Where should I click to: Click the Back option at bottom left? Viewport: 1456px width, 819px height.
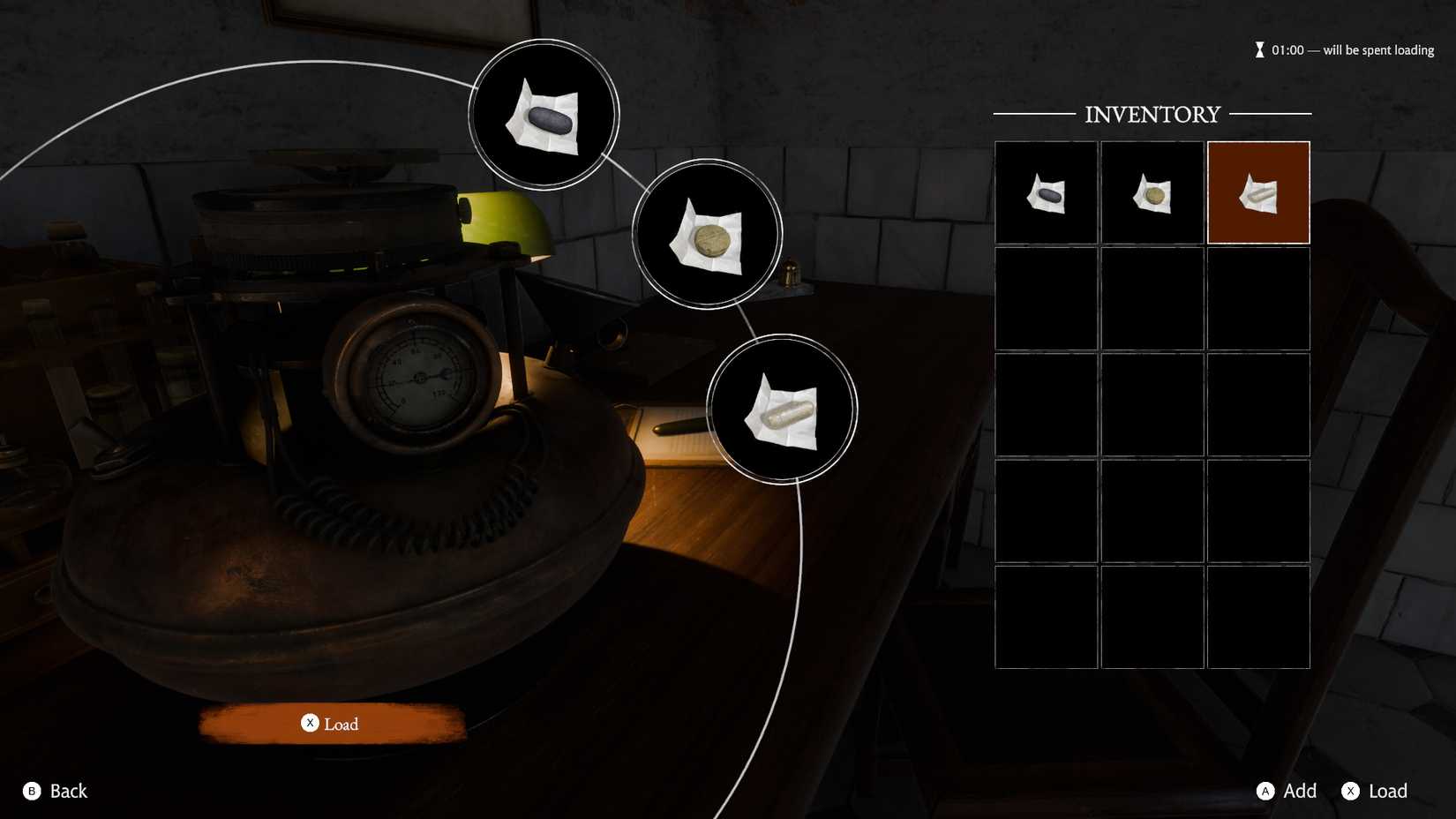coord(55,791)
